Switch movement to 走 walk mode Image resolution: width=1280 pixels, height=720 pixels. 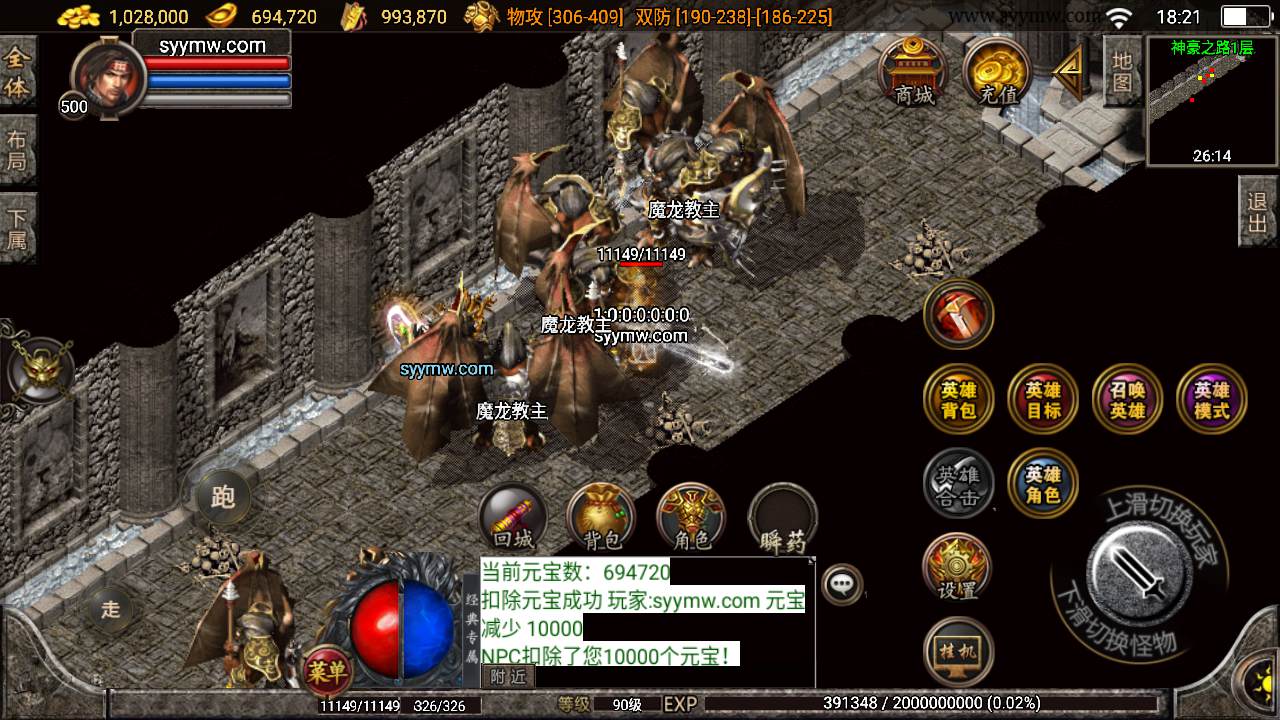[110, 608]
